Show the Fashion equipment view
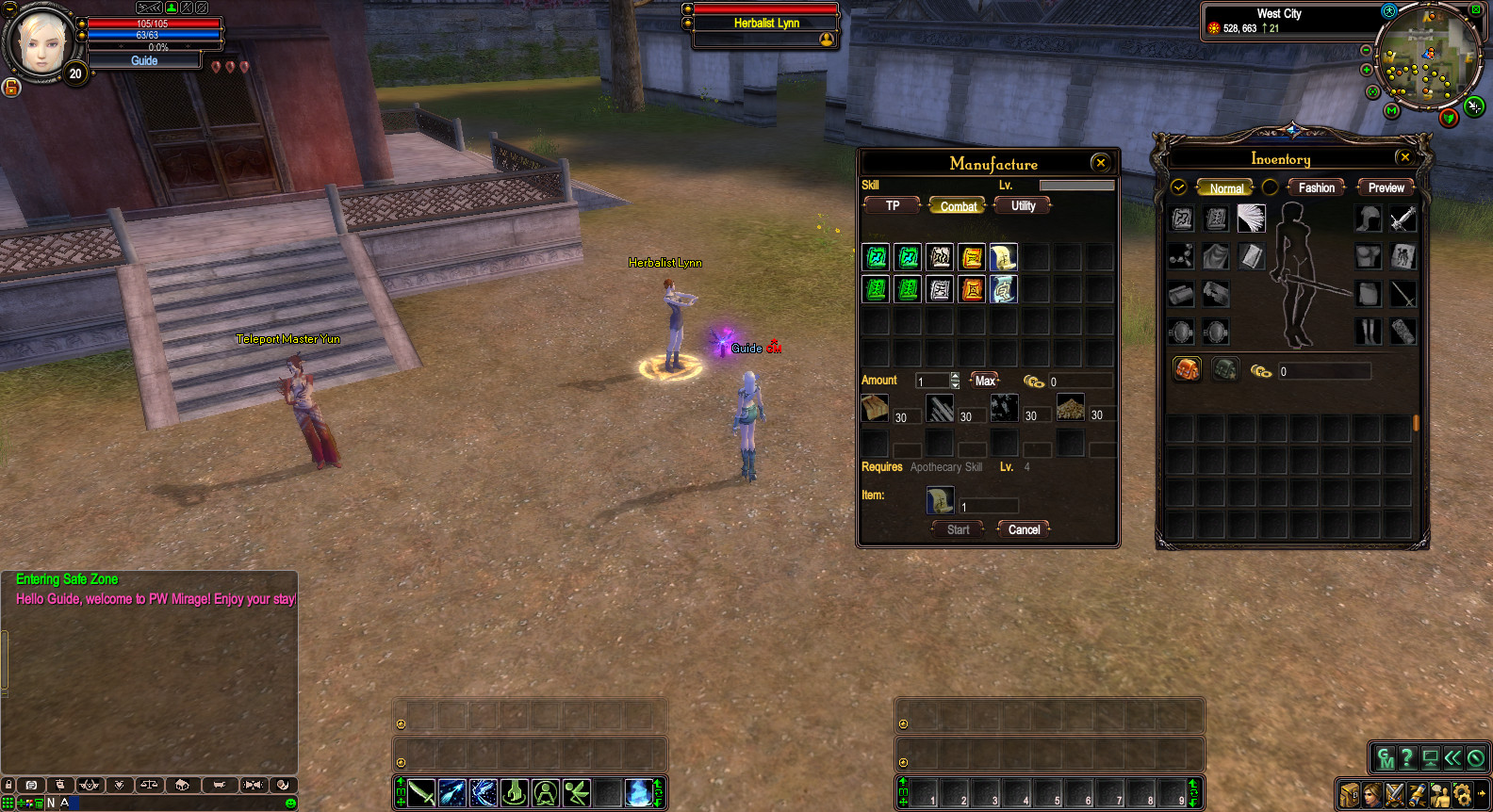Screen dimensions: 1493x812 click(1316, 187)
